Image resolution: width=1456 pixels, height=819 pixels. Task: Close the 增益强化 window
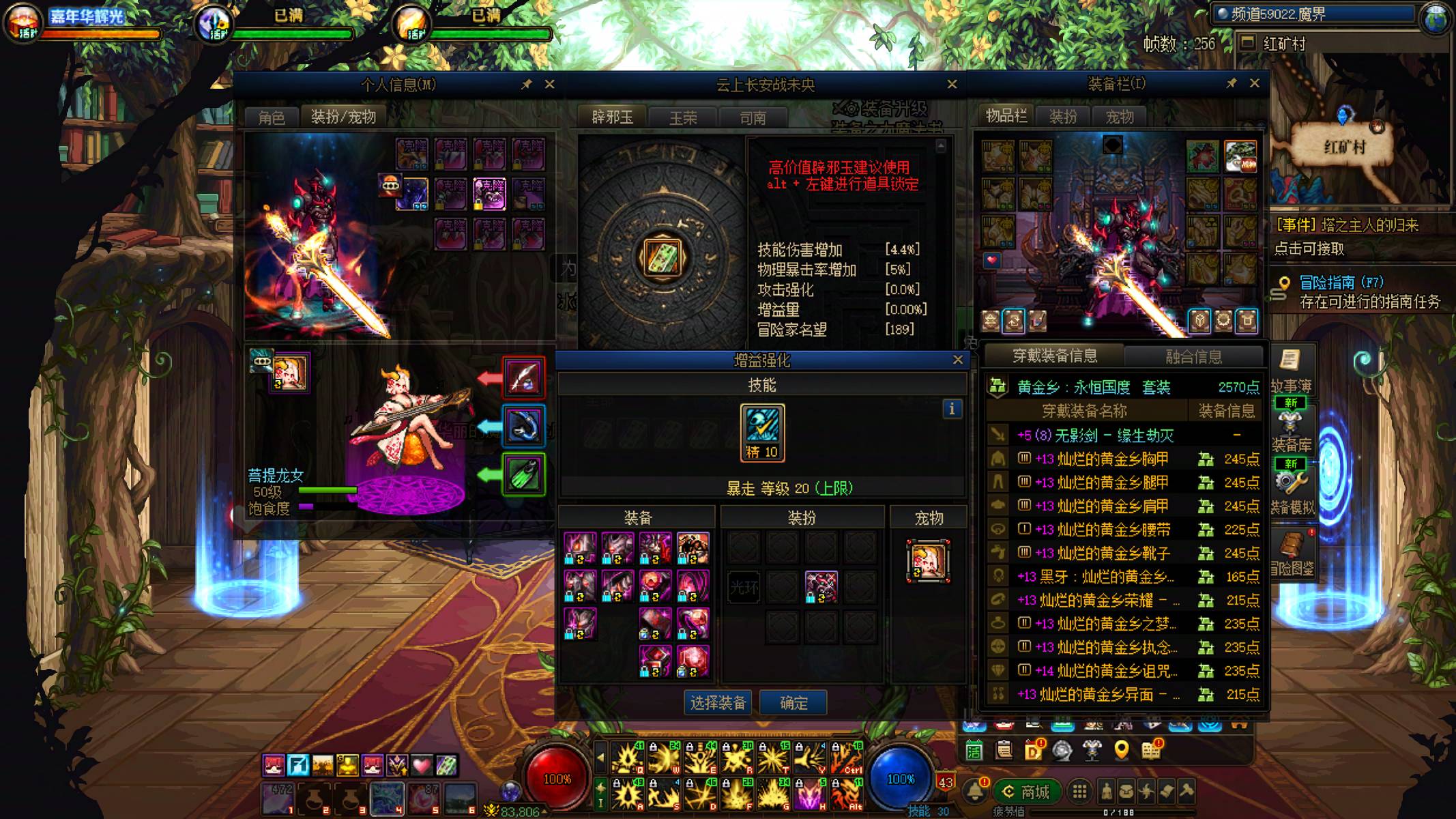point(958,360)
